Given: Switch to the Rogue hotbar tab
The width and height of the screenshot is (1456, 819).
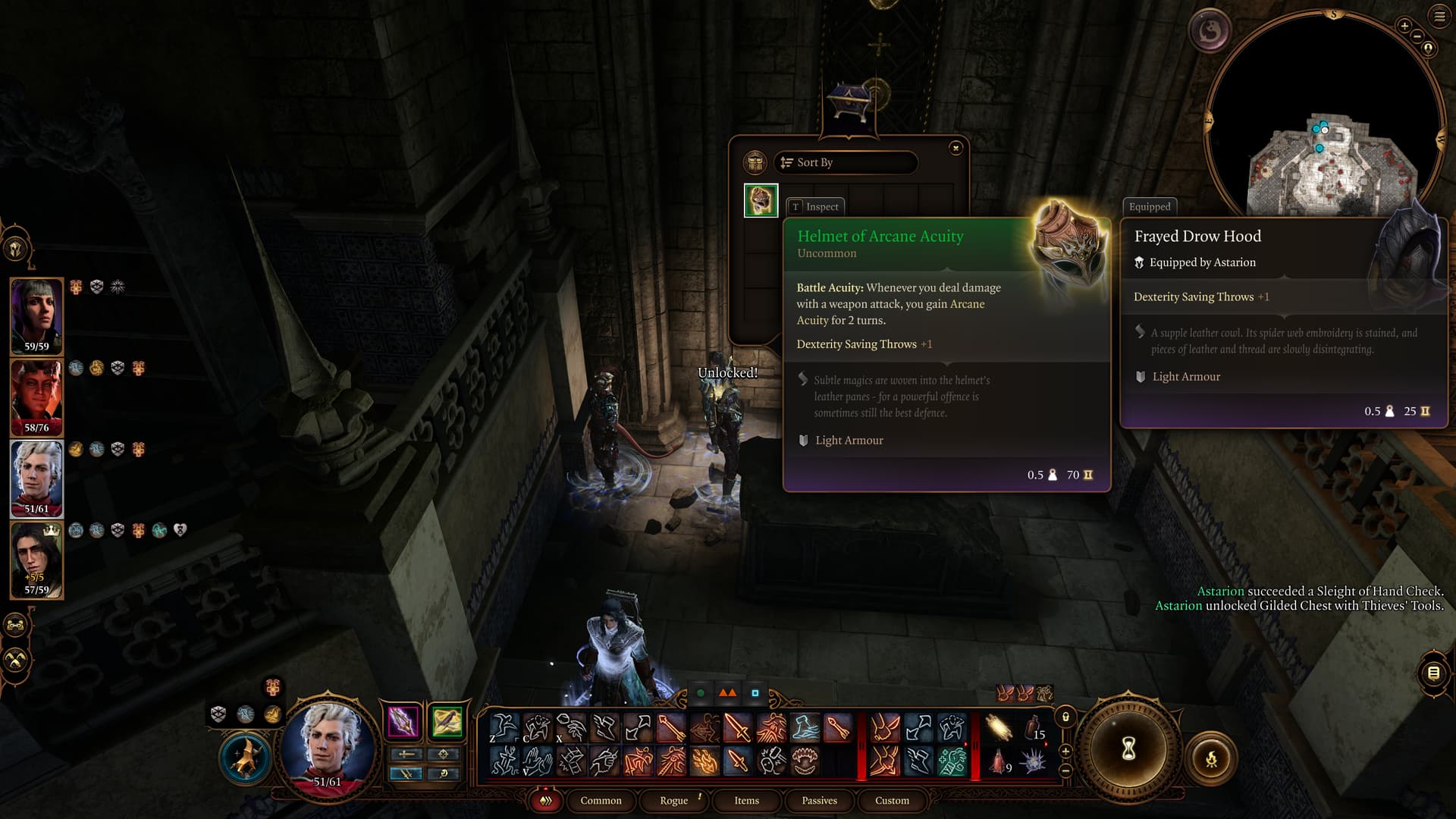Looking at the screenshot, I should pyautogui.click(x=673, y=800).
